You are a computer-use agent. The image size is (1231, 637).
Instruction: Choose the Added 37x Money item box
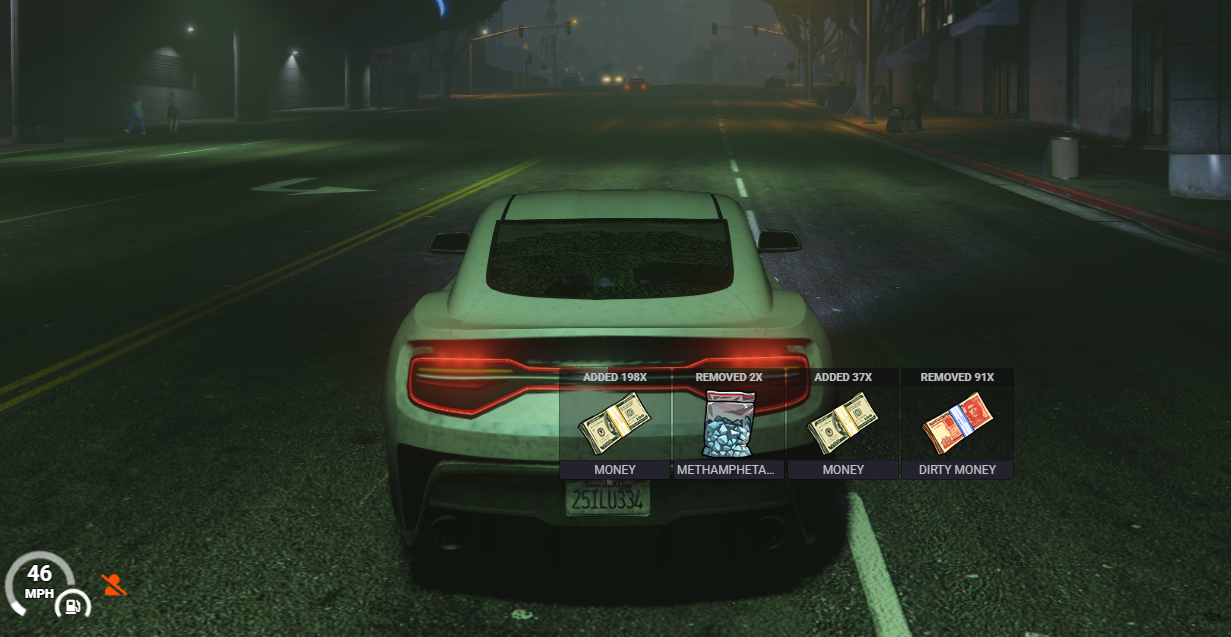pyautogui.click(x=843, y=424)
